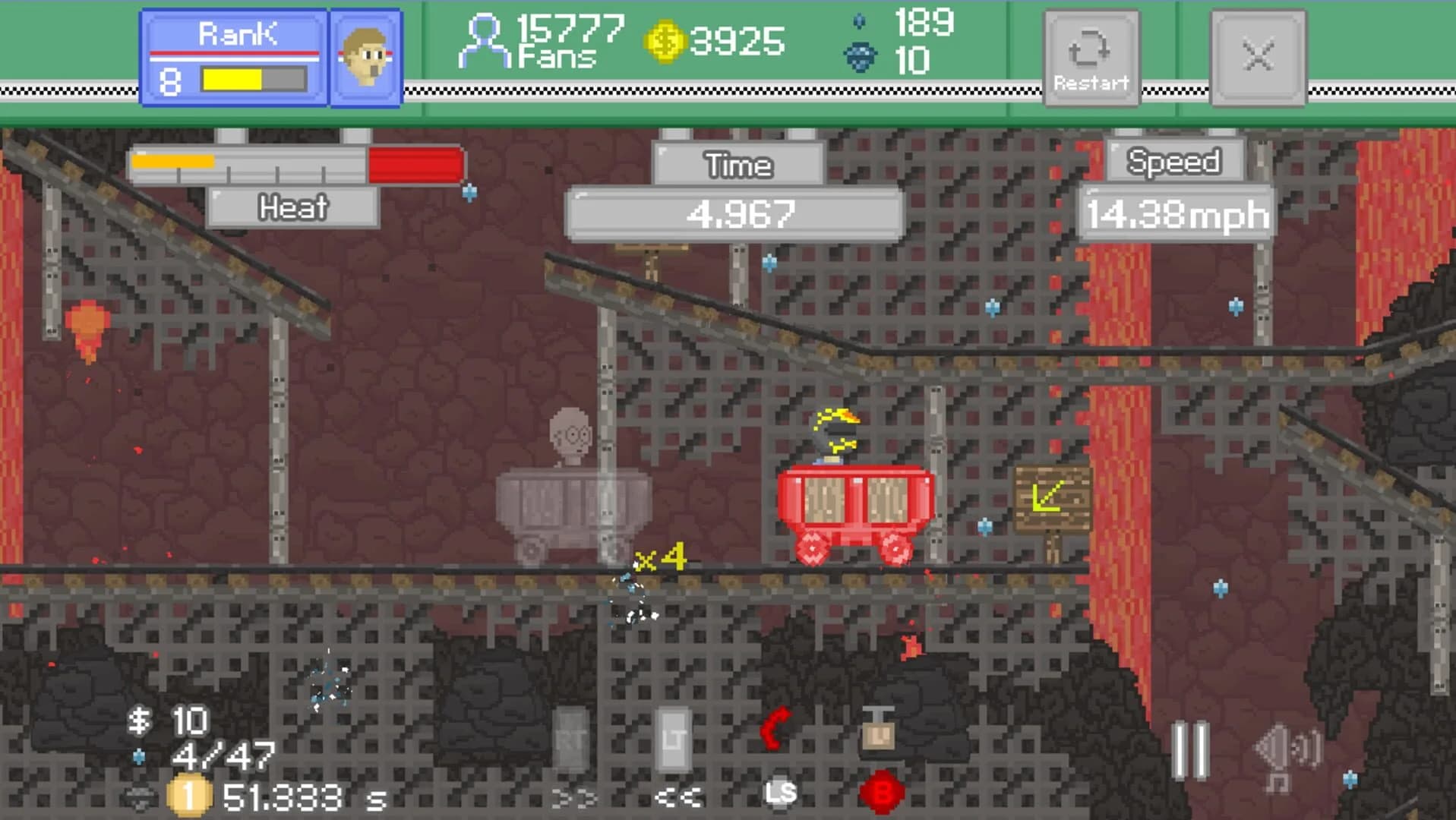Click the Fans counter person icon

484,38
